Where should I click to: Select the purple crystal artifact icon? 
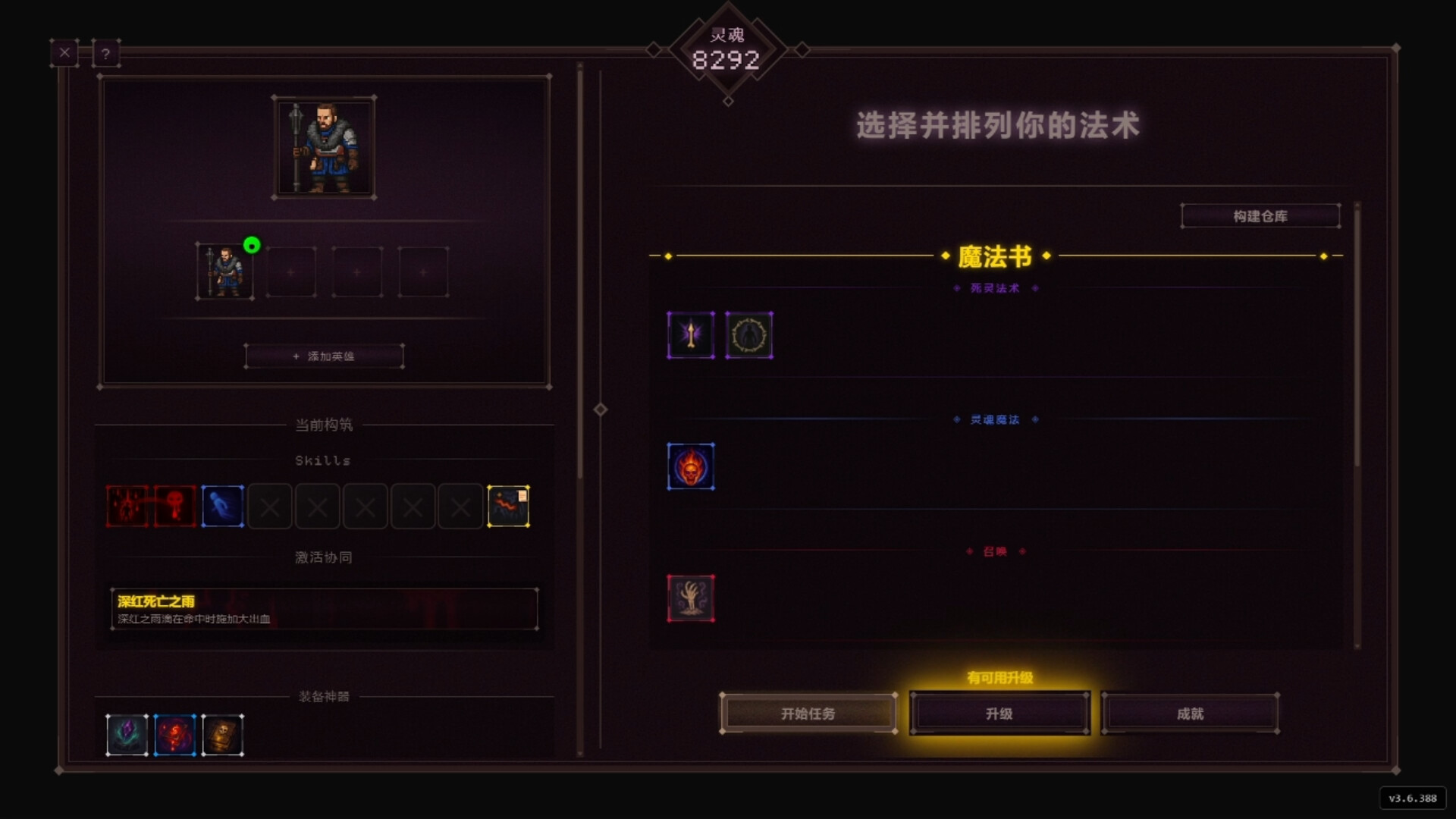[127, 734]
